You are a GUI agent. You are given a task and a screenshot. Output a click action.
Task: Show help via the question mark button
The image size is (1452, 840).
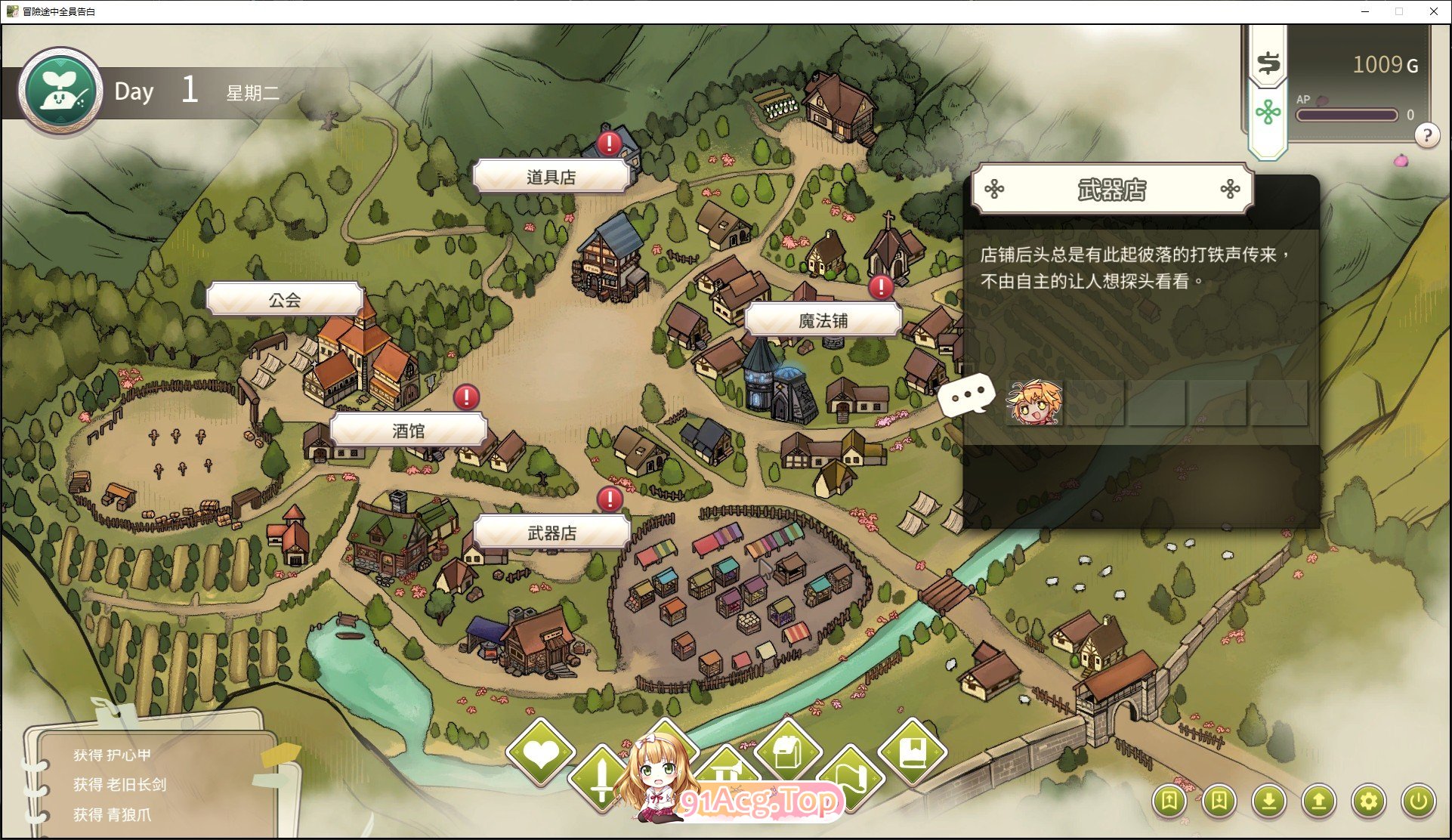pyautogui.click(x=1426, y=136)
